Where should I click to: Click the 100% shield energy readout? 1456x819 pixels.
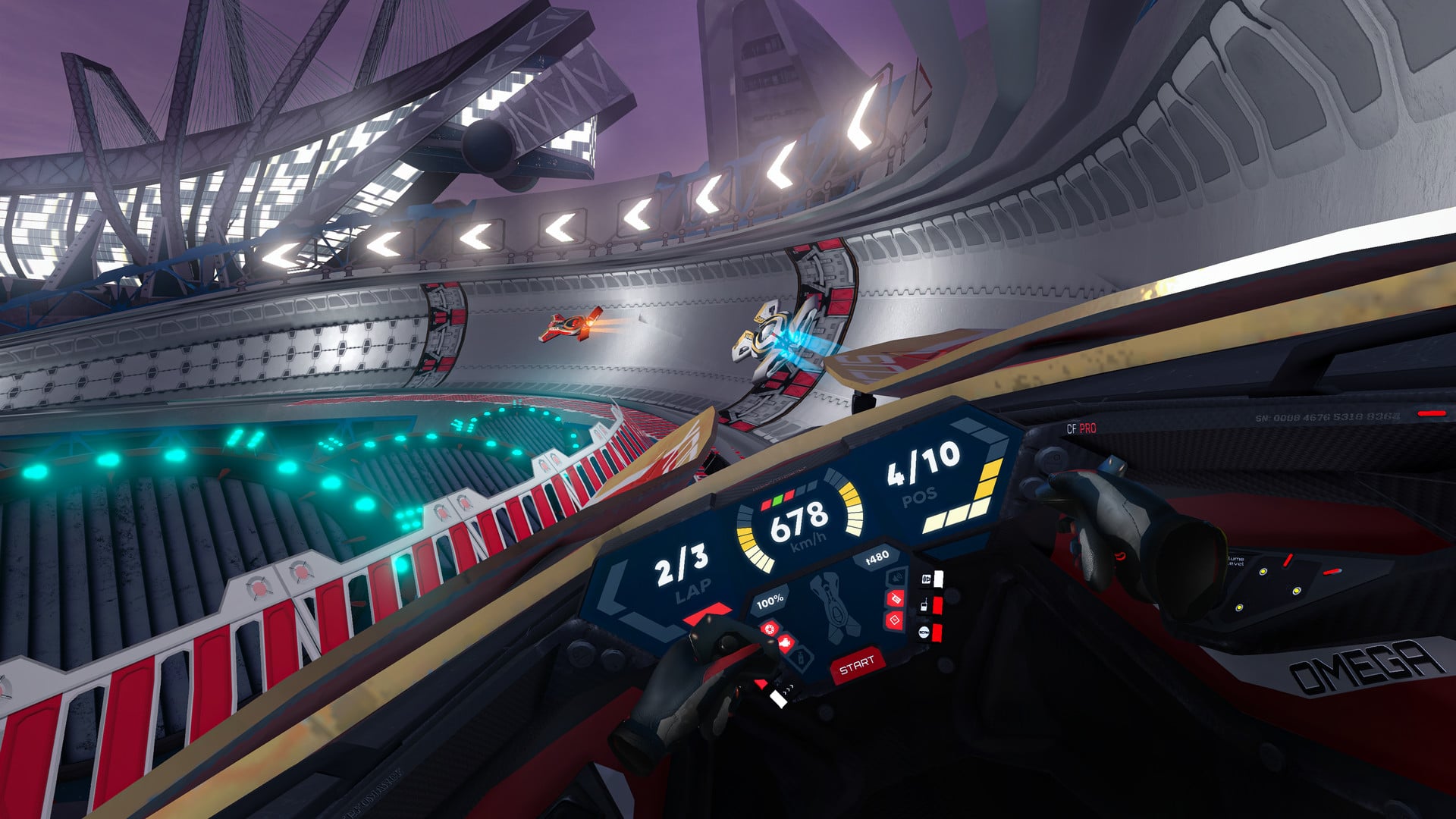click(770, 601)
